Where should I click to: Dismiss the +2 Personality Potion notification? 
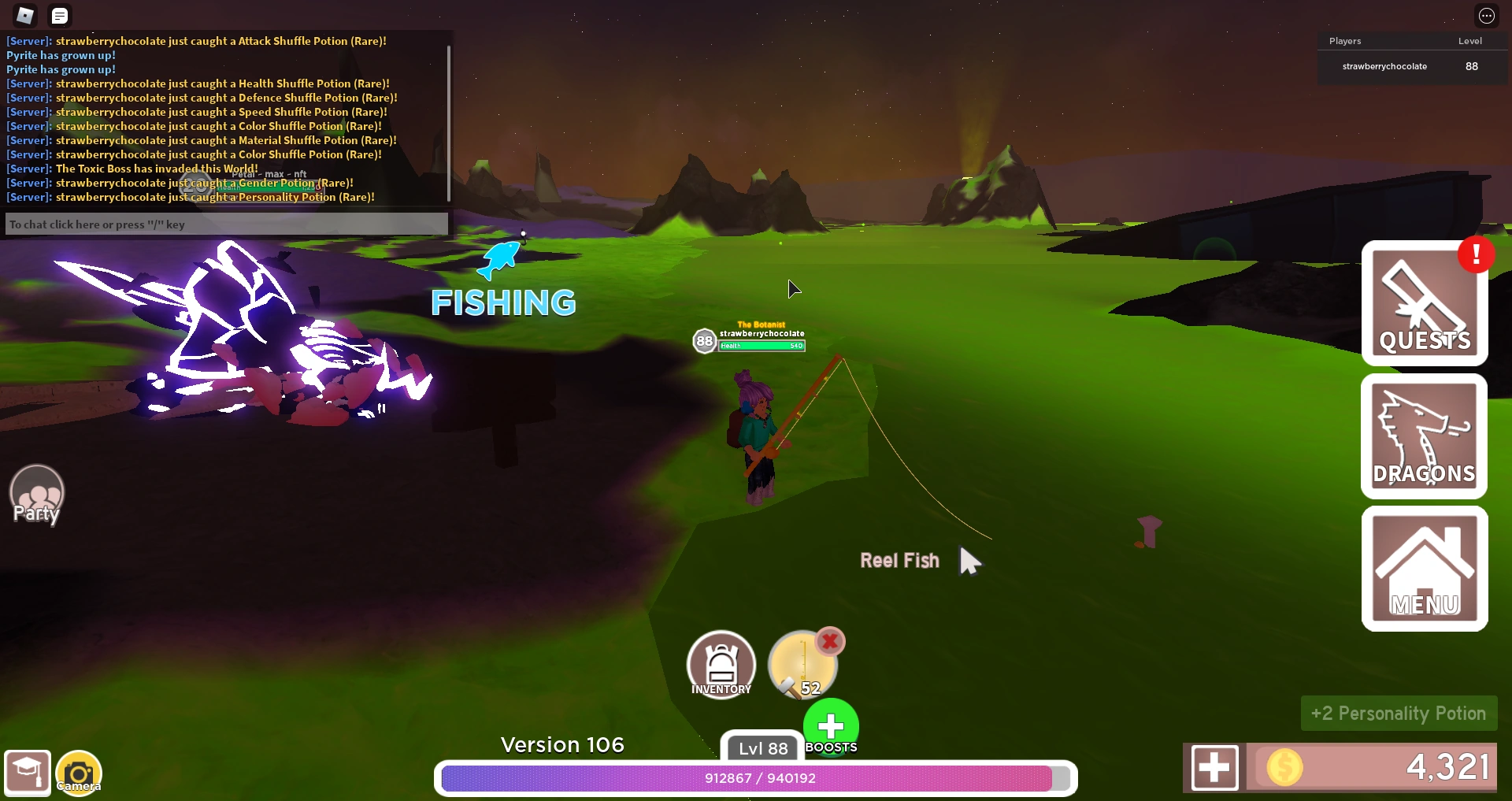tap(1398, 712)
